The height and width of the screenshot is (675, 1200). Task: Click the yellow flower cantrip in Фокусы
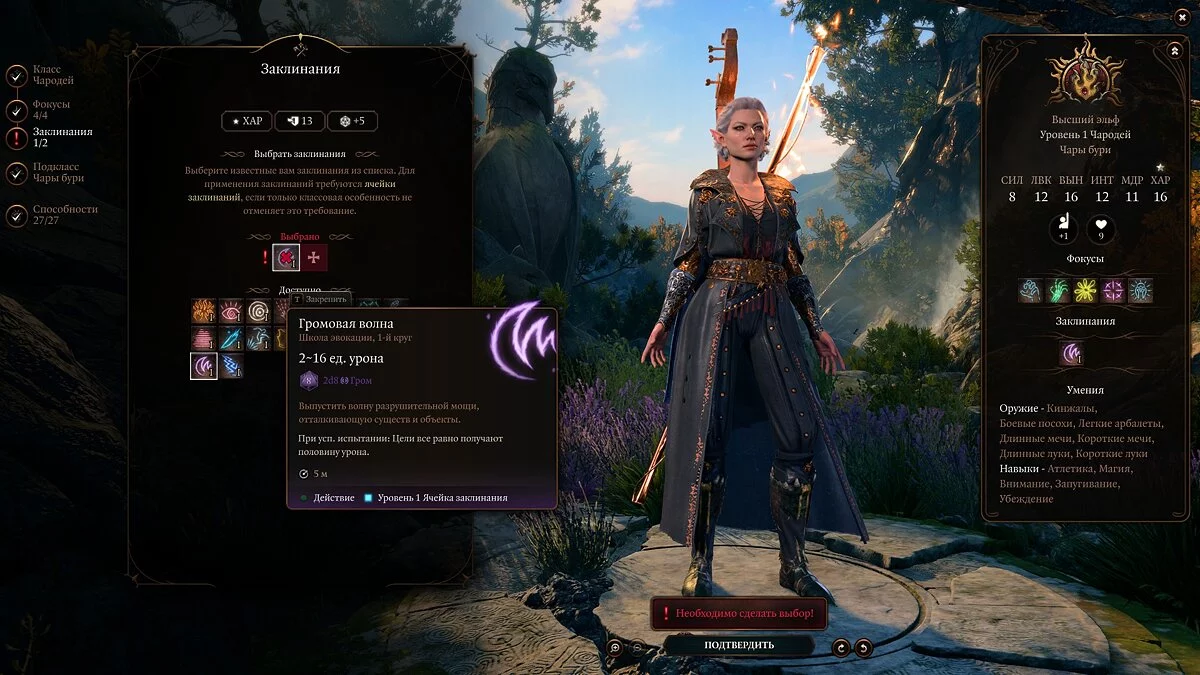click(1085, 291)
